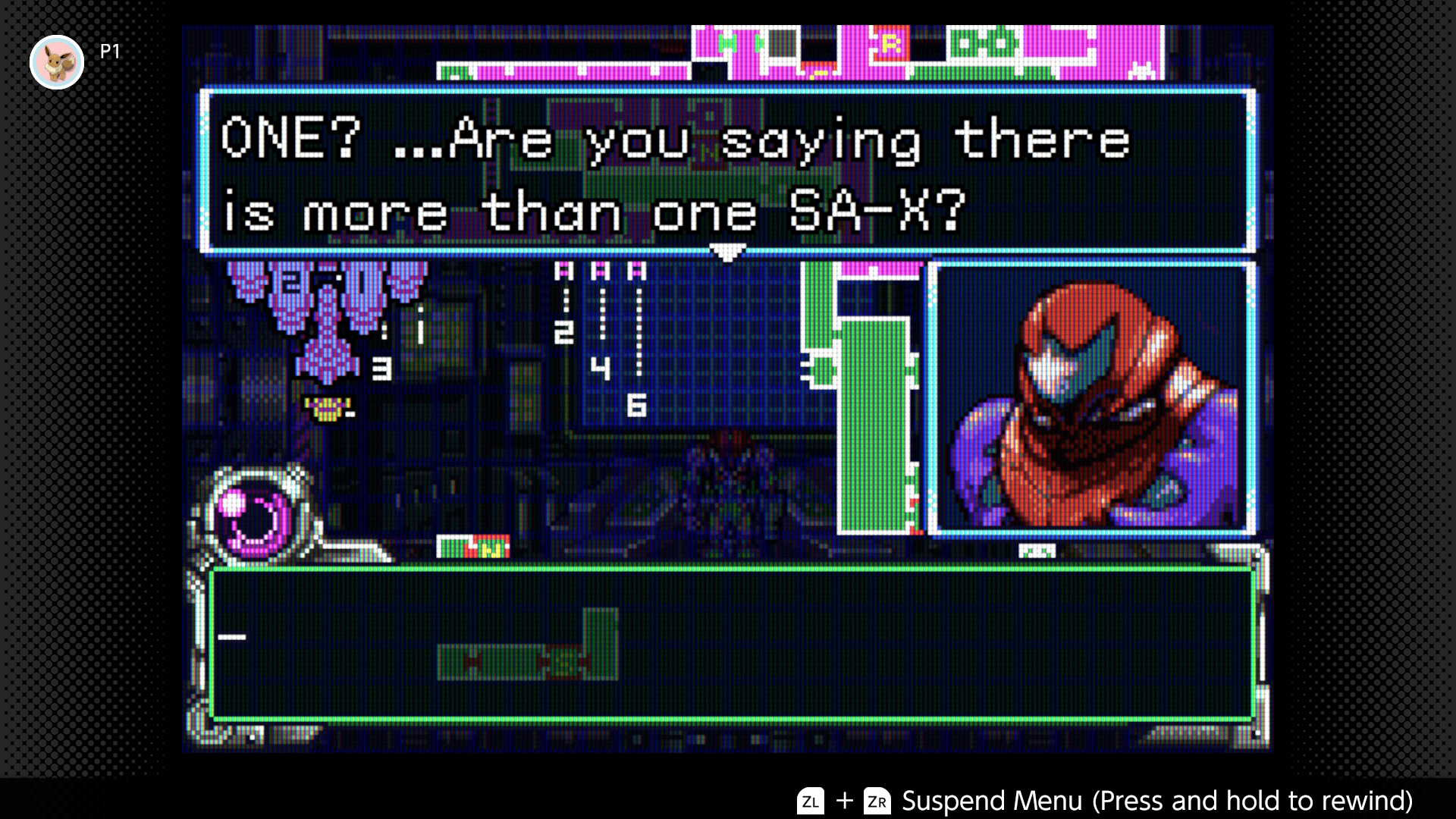This screenshot has height=819, width=1456.
Task: Select Samus's helmet portrait panel
Action: 1092,398
